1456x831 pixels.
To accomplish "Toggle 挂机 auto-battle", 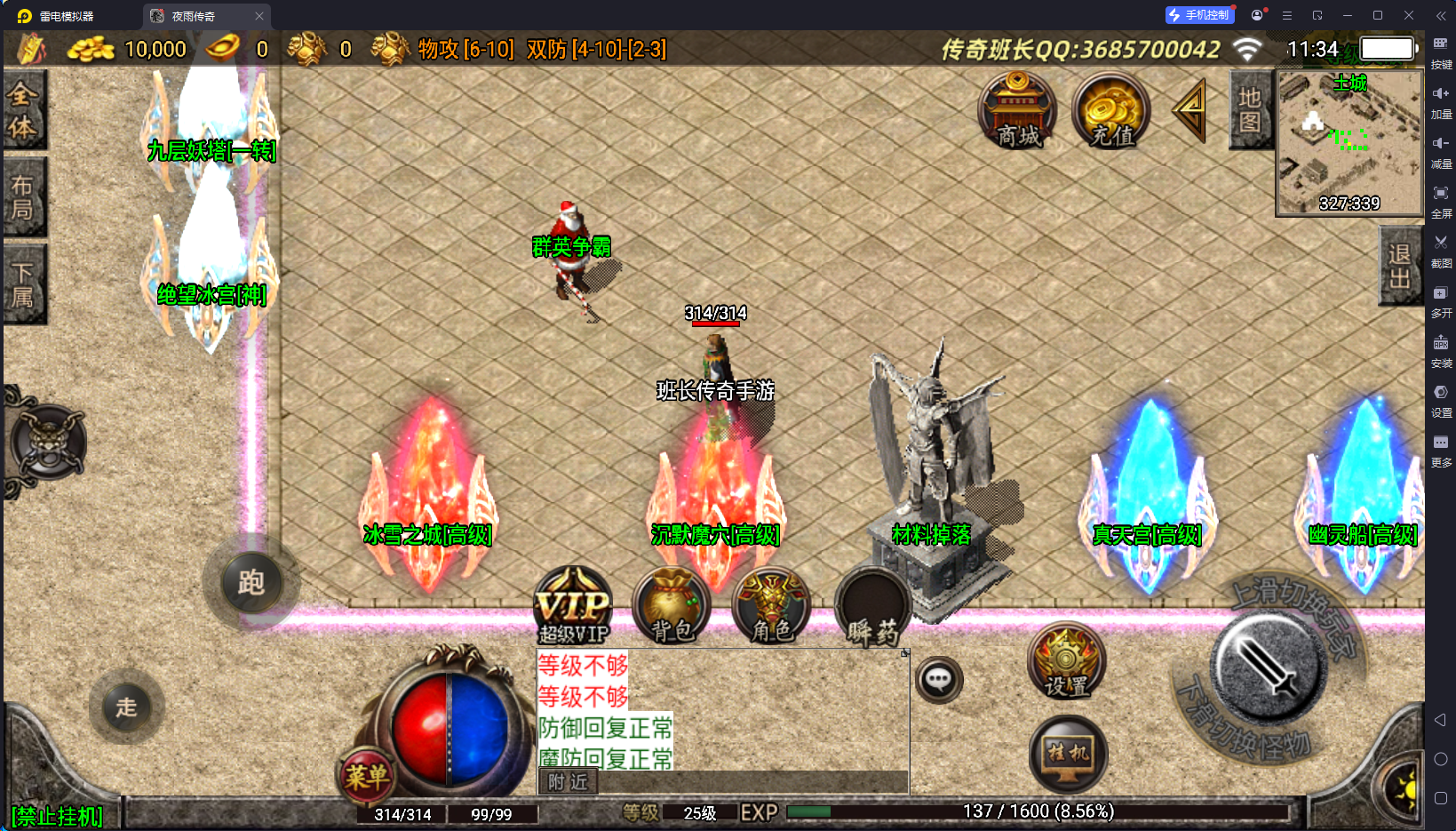I will click(1068, 754).
